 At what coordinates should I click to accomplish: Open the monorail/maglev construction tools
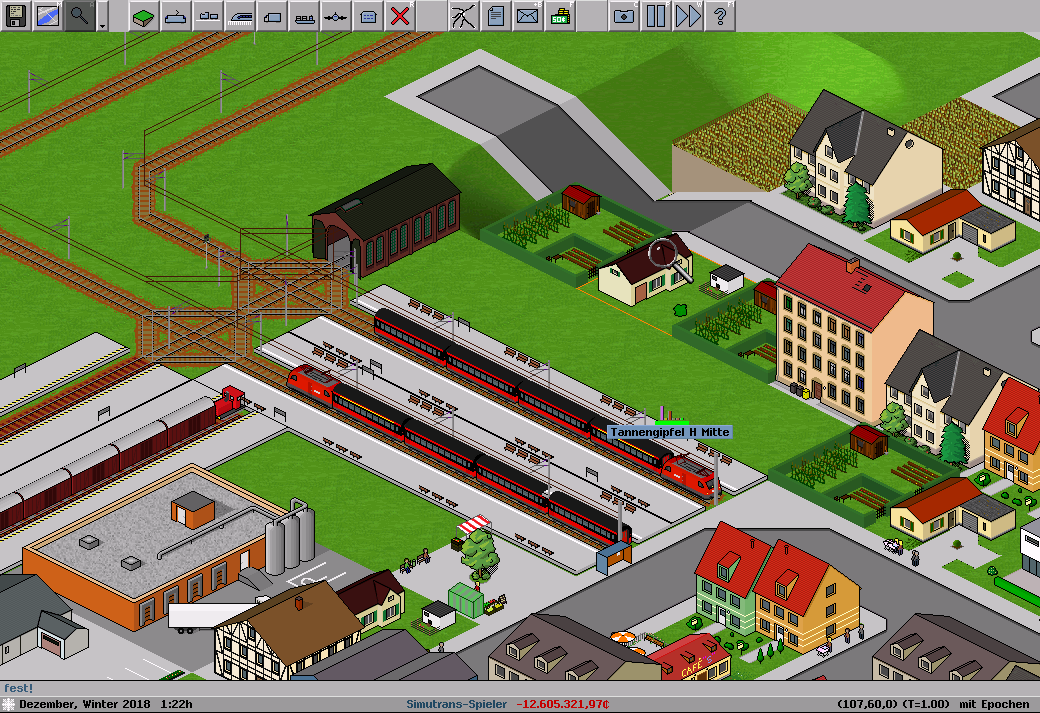pyautogui.click(x=208, y=16)
